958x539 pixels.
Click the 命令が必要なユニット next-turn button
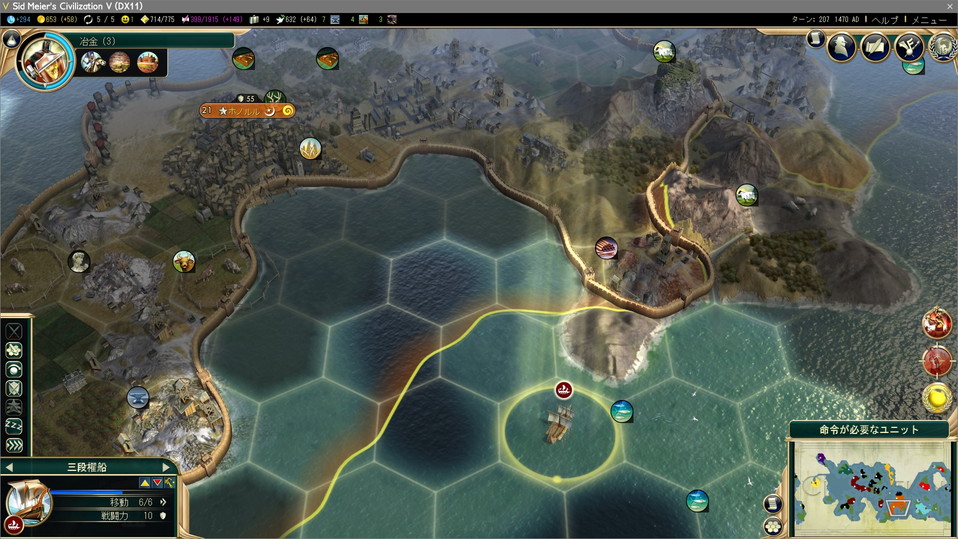coord(869,429)
